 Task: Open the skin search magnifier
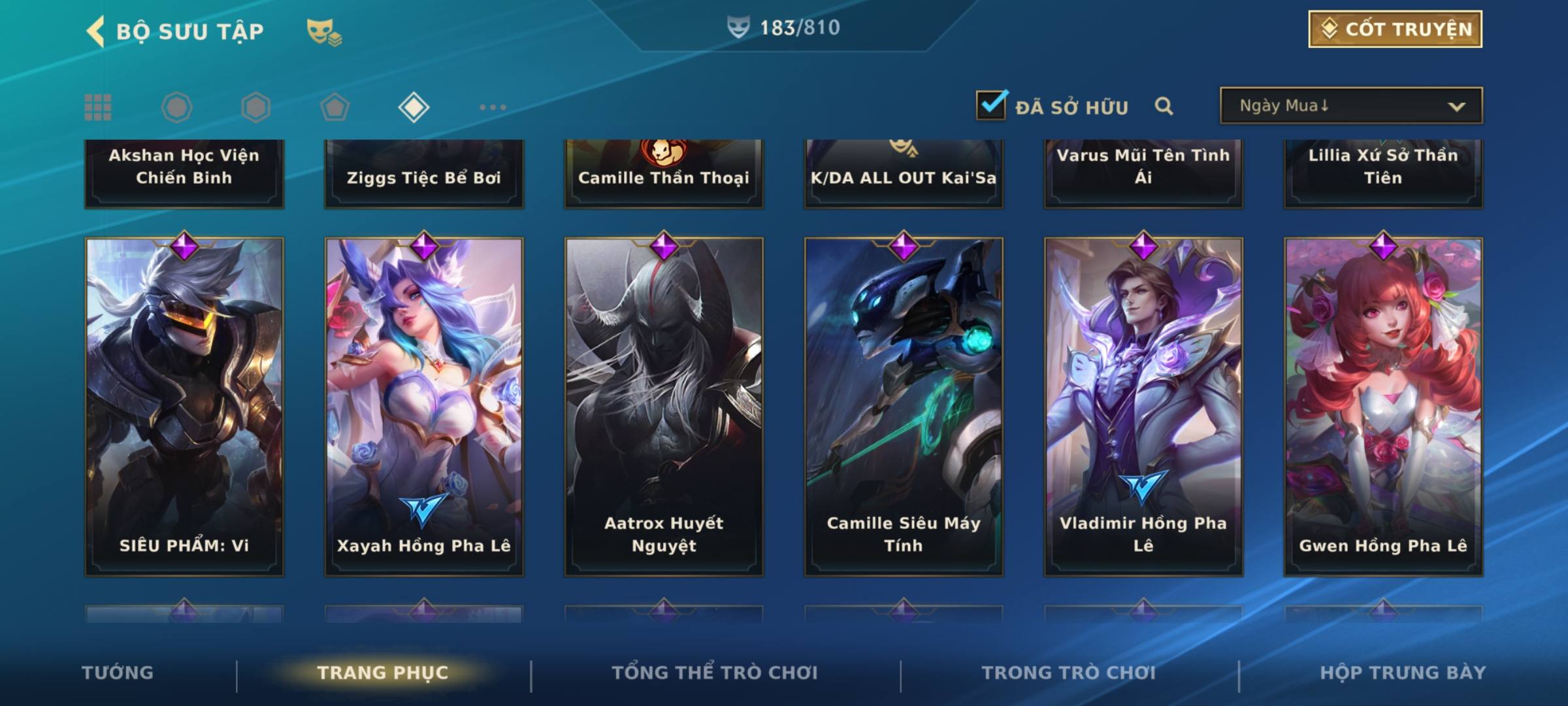(1164, 106)
